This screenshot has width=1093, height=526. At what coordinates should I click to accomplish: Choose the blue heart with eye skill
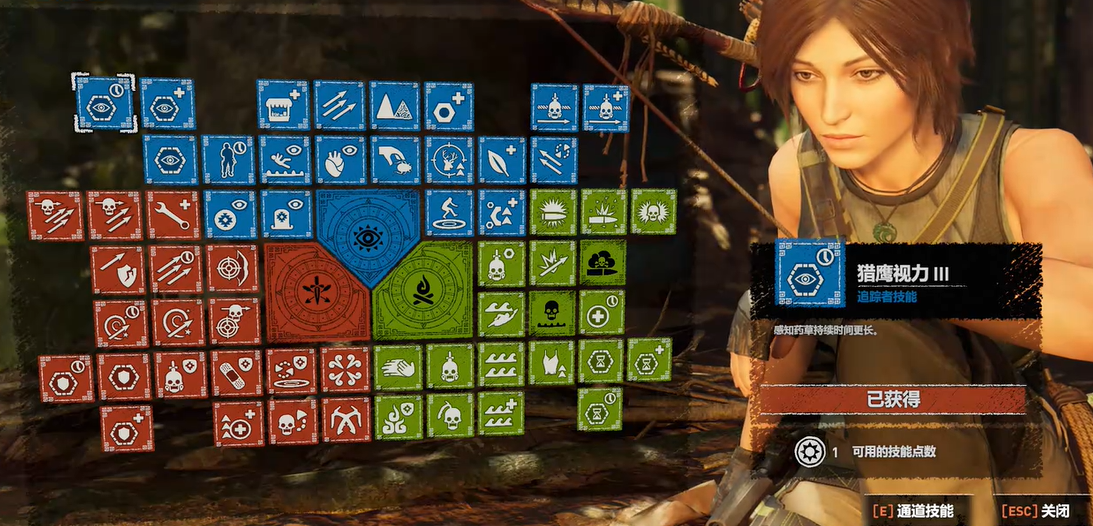coord(340,160)
